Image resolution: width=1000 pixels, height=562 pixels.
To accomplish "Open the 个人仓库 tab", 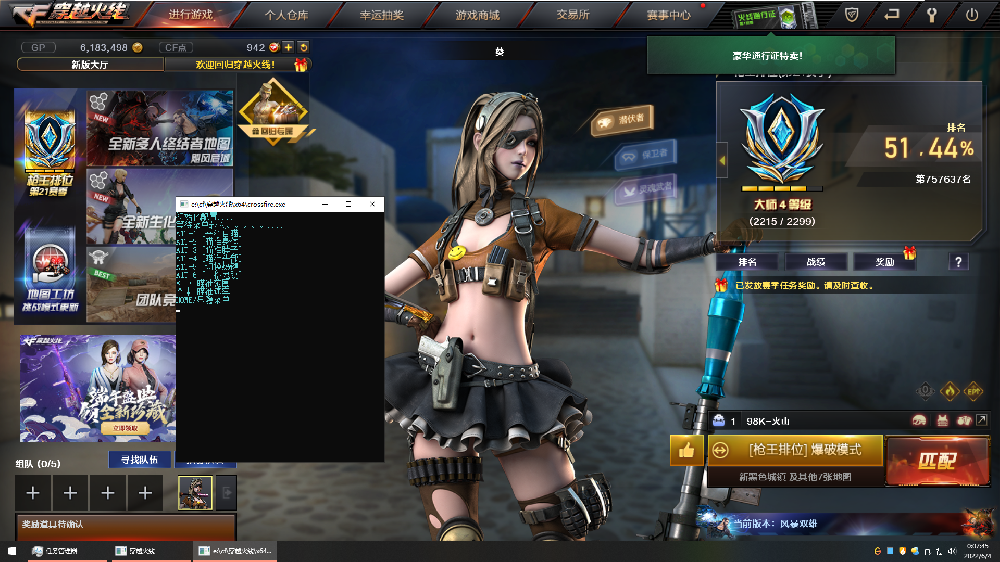I will pyautogui.click(x=288, y=15).
